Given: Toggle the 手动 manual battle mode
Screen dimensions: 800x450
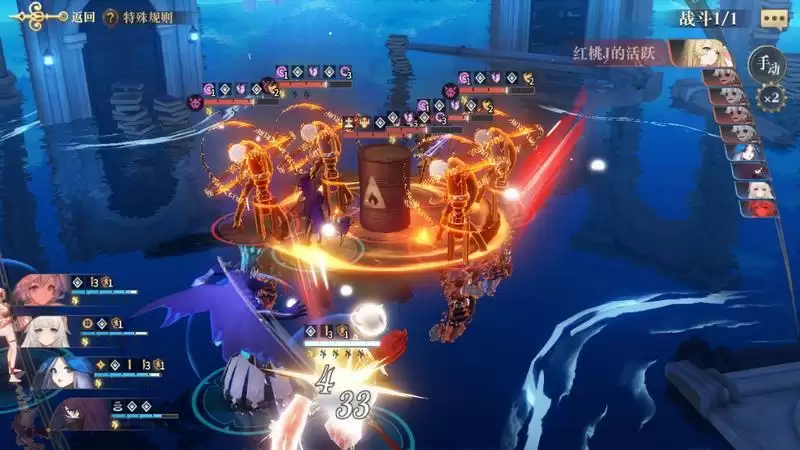Looking at the screenshot, I should [769, 63].
